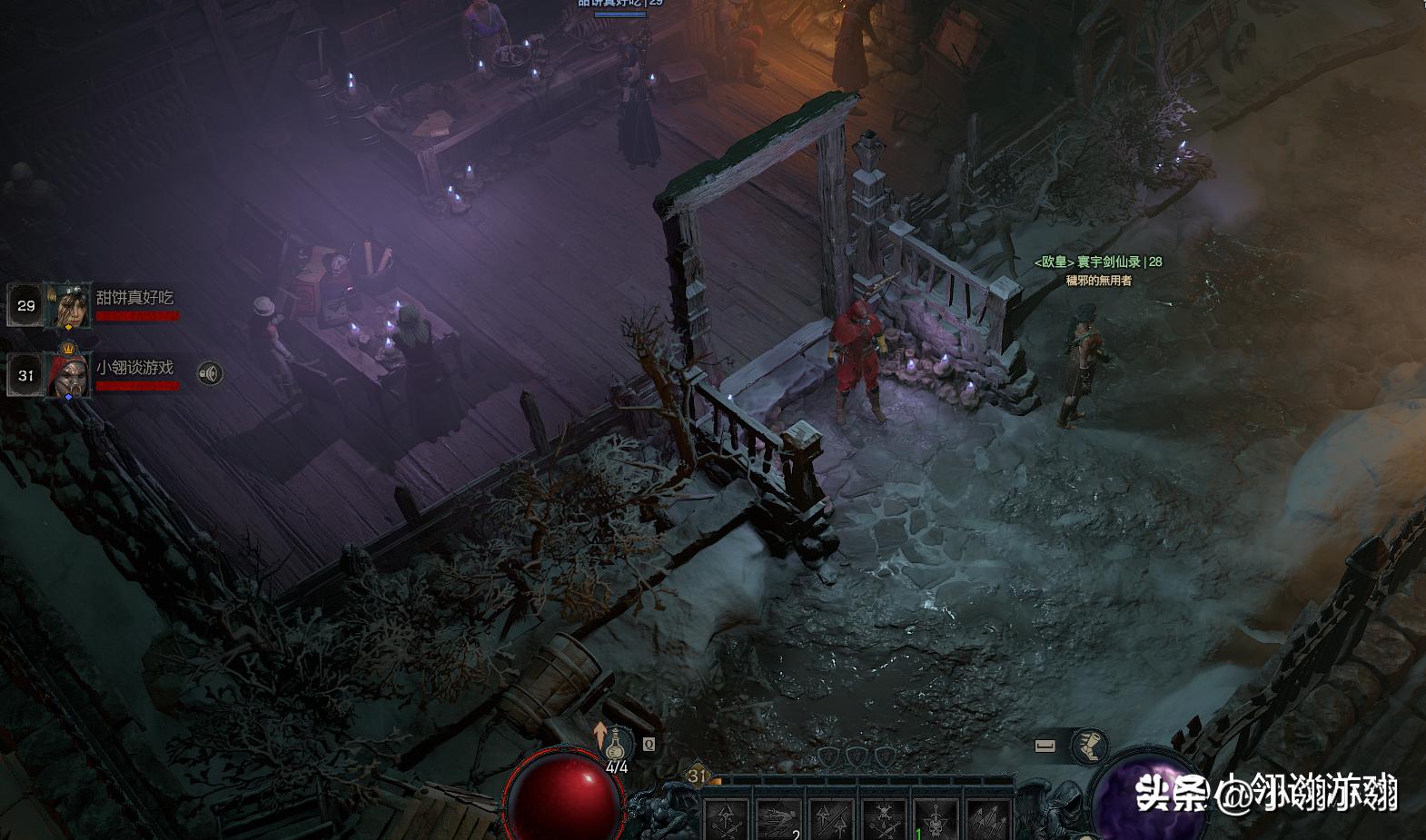Activate the running dash figure skill
1426x840 pixels.
click(x=777, y=820)
